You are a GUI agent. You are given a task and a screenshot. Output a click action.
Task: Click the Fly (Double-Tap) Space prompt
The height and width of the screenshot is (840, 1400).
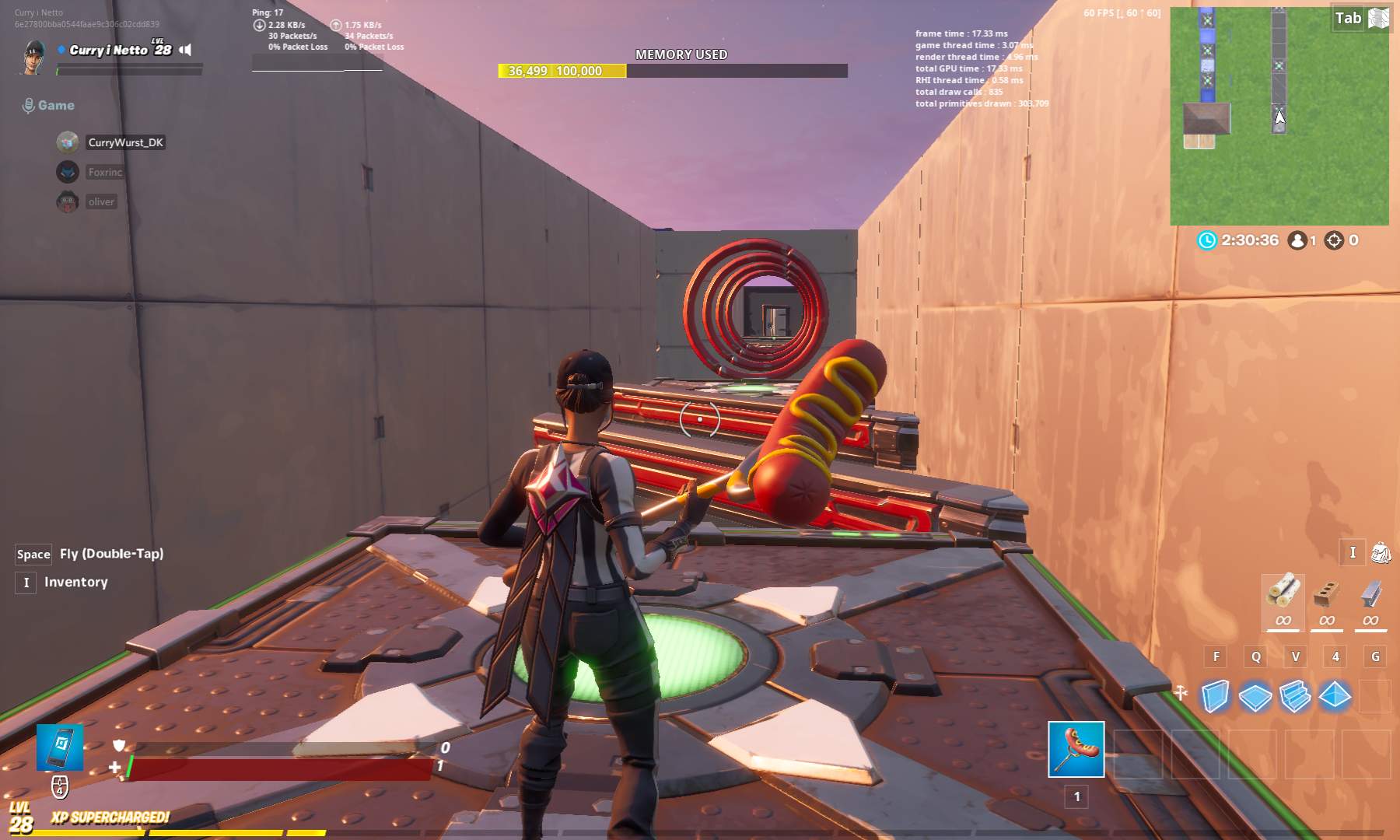(x=33, y=554)
